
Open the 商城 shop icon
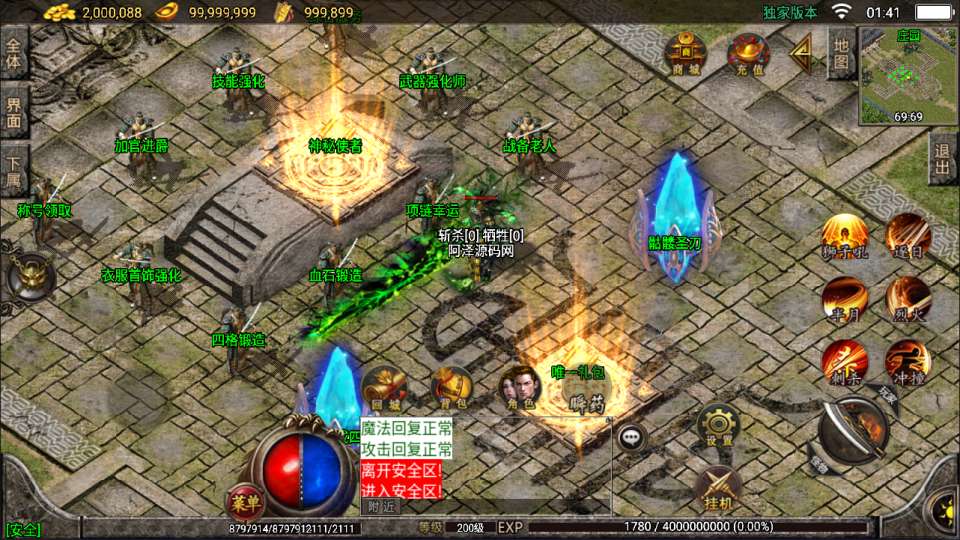point(685,52)
